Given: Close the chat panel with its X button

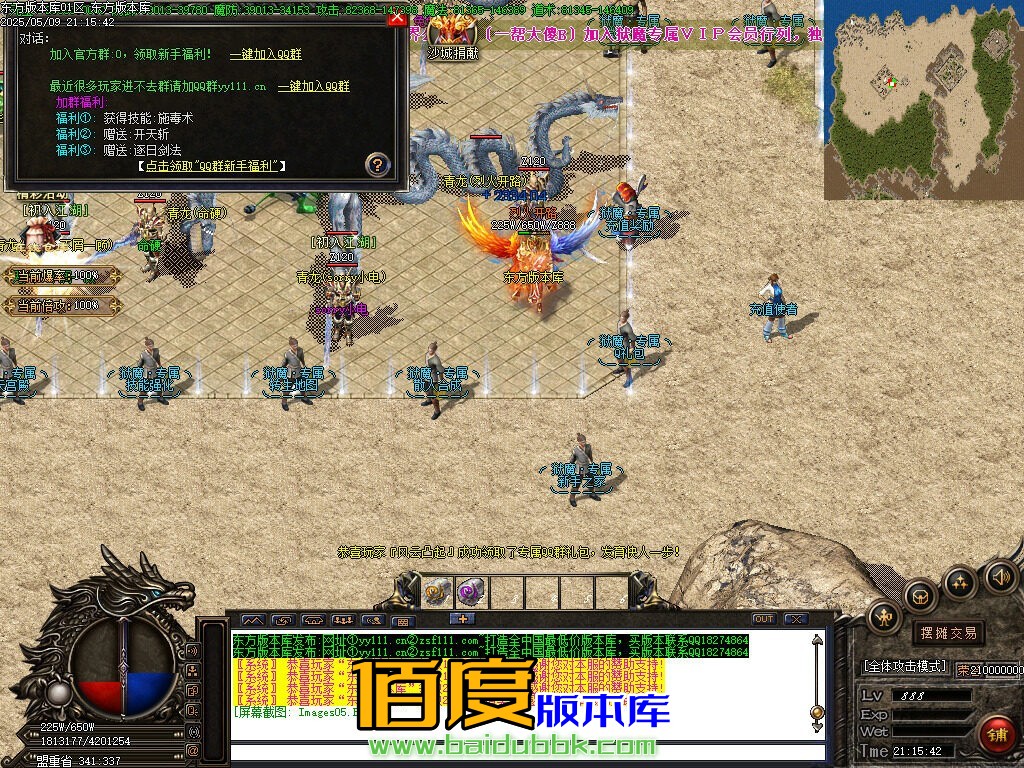Looking at the screenshot, I should click(795, 619).
